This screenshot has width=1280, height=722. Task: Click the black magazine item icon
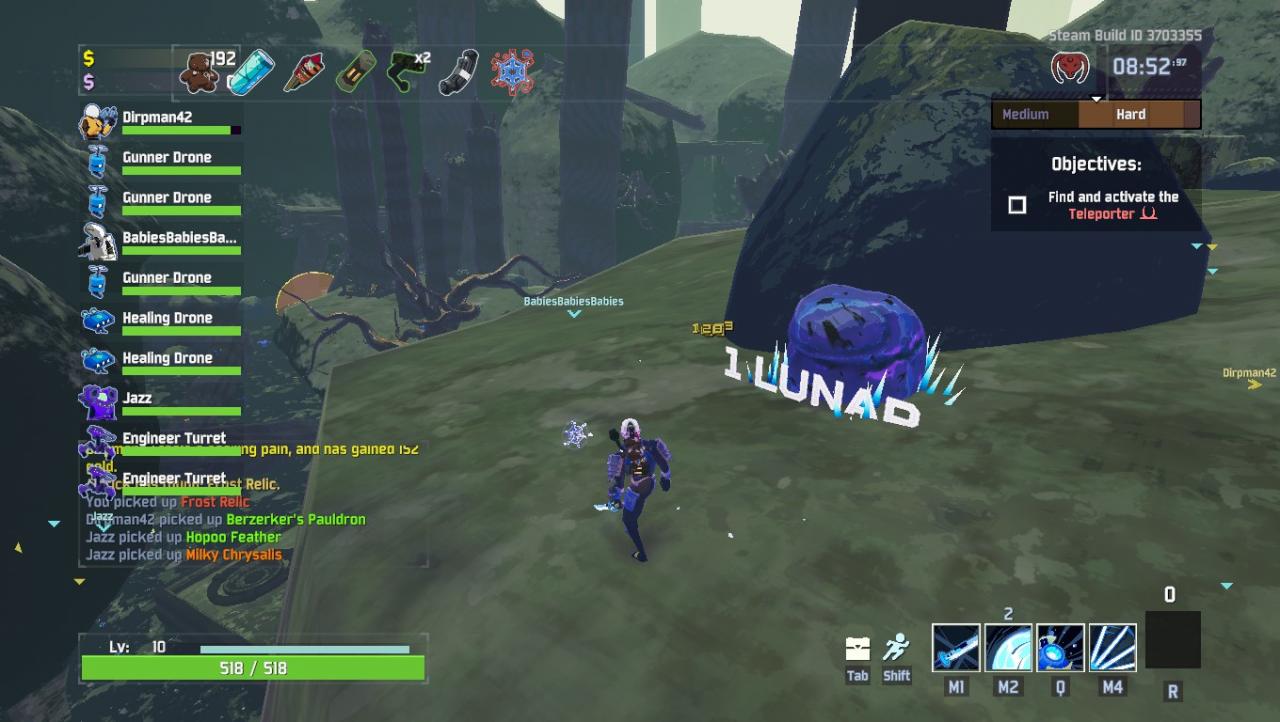[458, 73]
